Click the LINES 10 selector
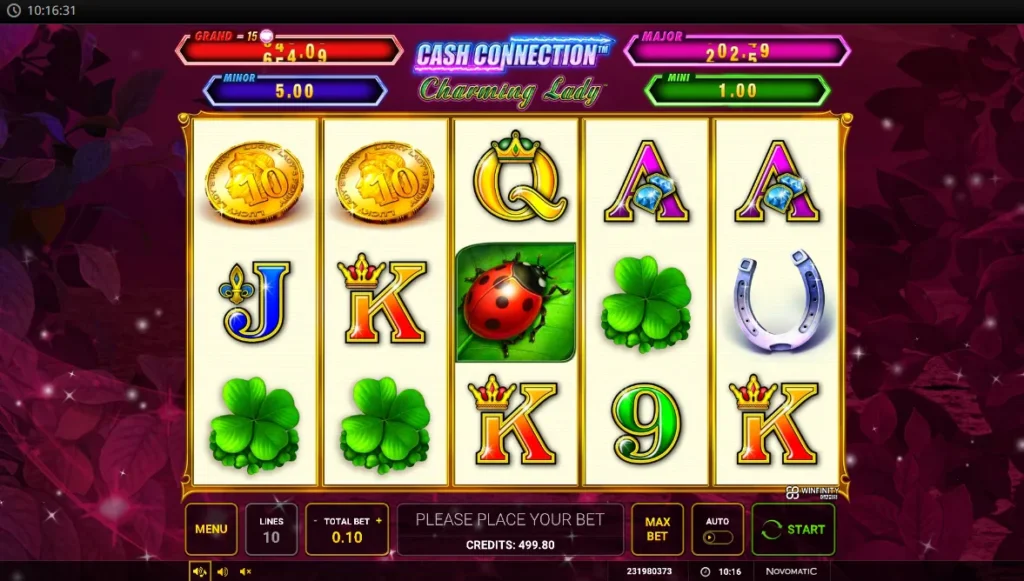This screenshot has height=581, width=1024. pos(271,529)
